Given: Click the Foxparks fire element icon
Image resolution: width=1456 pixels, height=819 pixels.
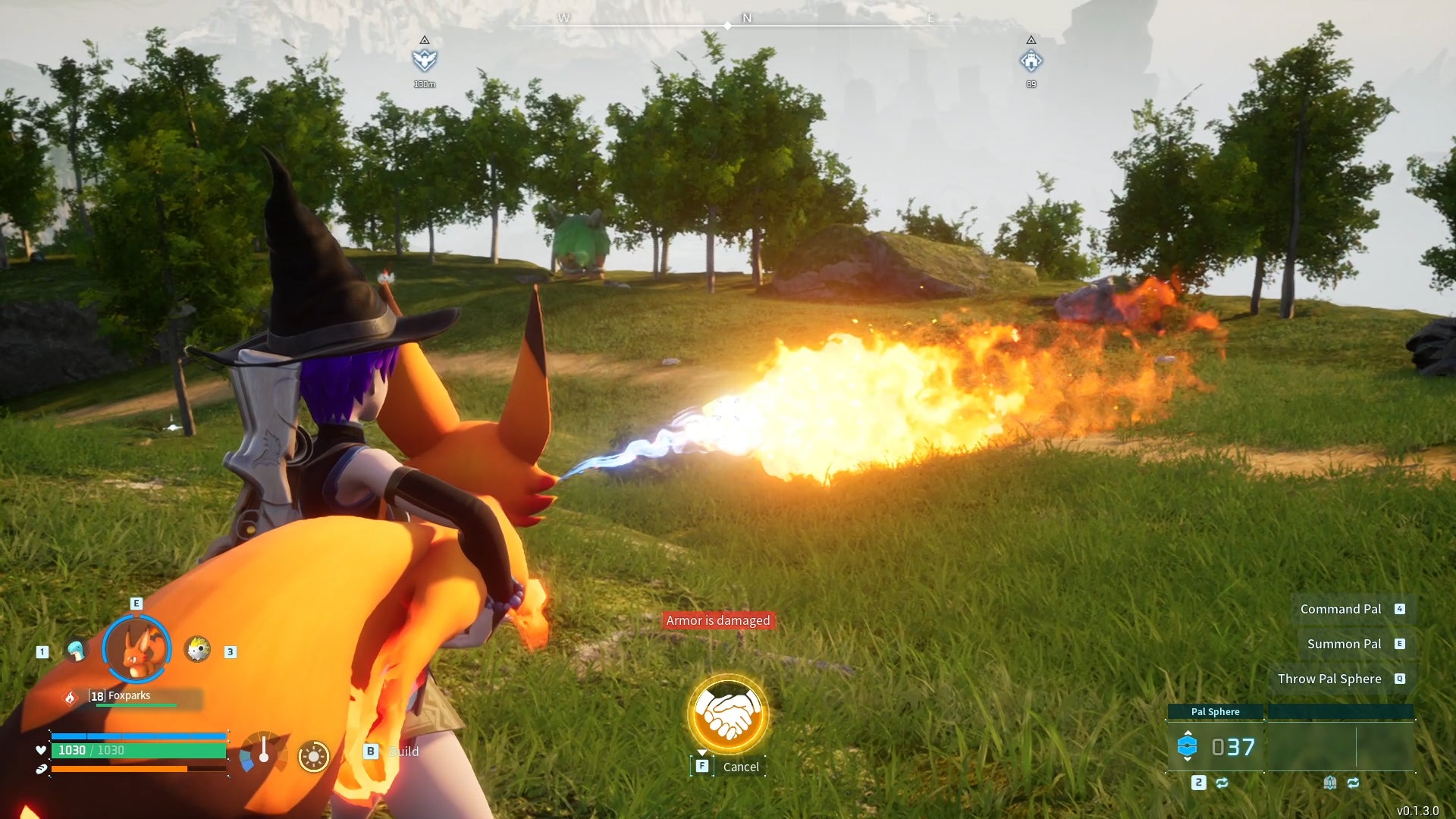Looking at the screenshot, I should click(x=70, y=697).
